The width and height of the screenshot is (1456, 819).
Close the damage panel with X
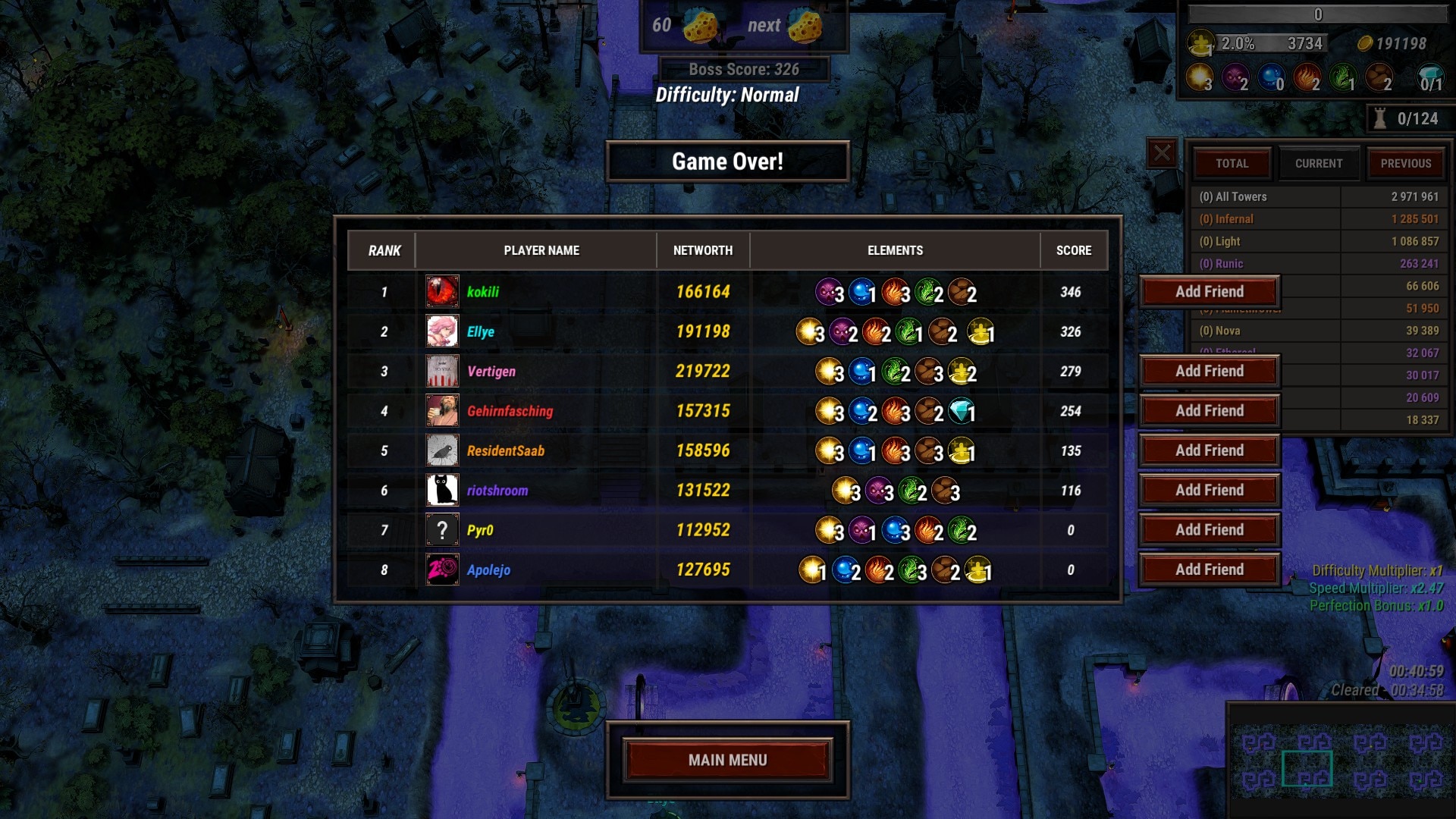[x=1162, y=153]
